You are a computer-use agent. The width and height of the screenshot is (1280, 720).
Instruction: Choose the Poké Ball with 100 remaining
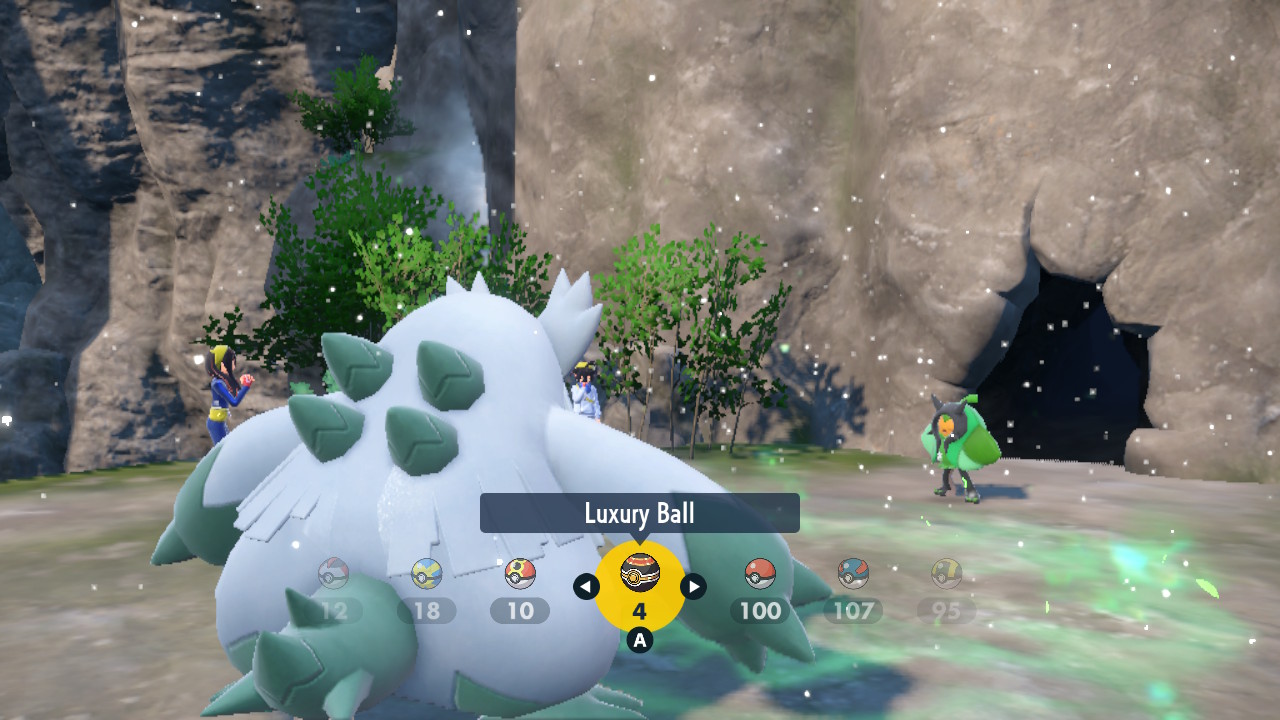760,574
